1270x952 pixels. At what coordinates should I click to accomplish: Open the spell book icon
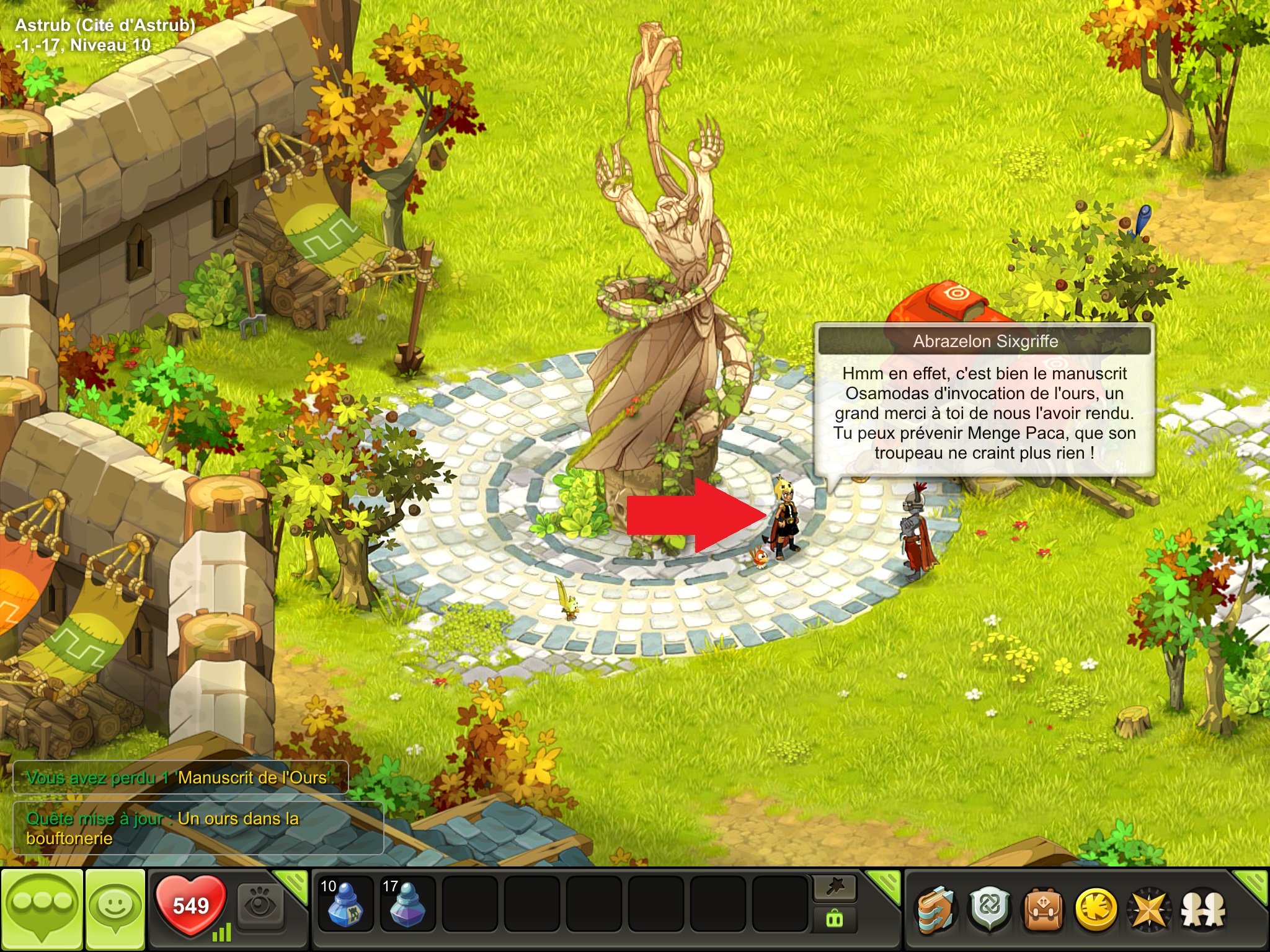936,910
